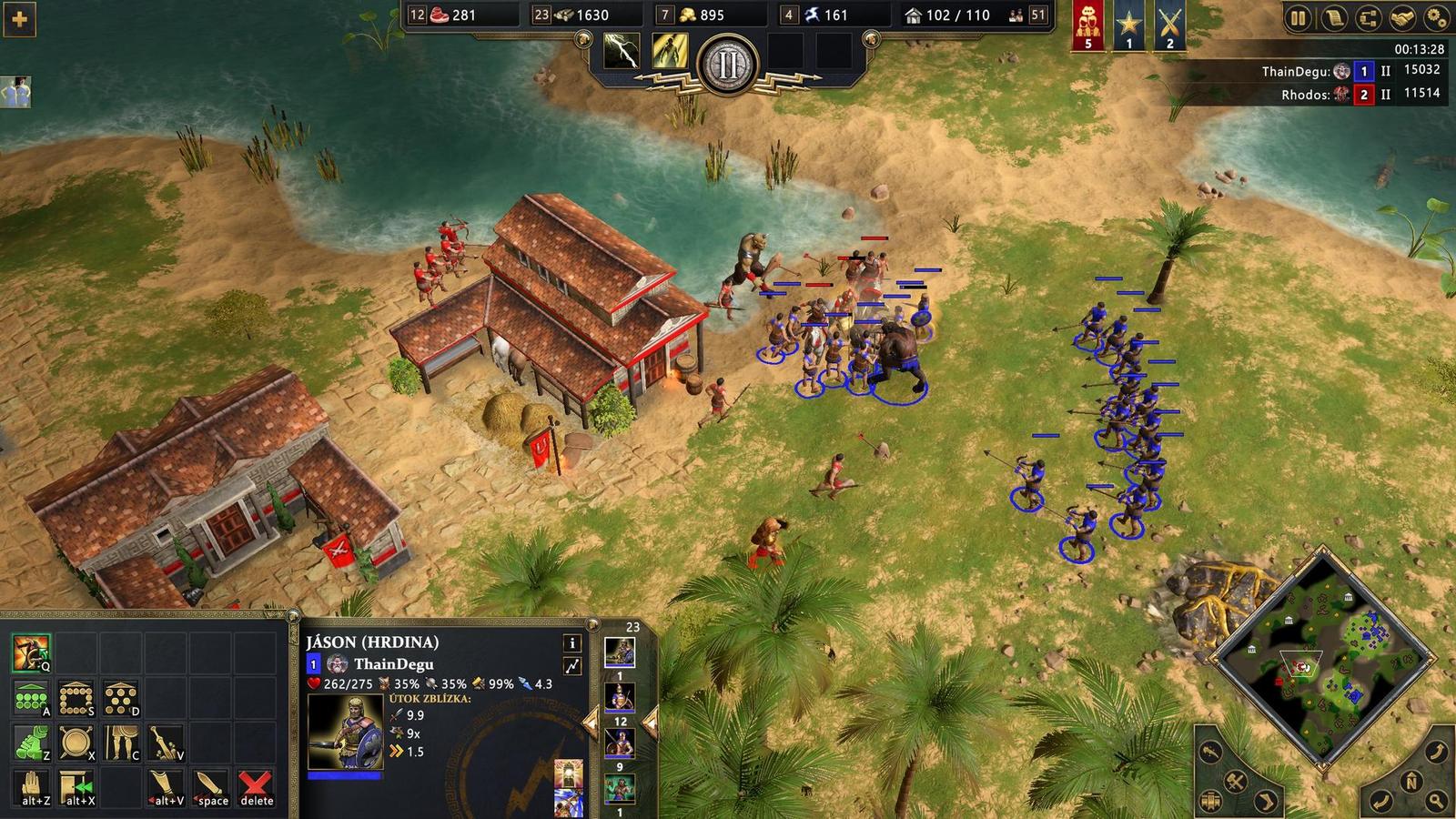Screen dimensions: 1456x819
Task: Select the military flare icon beside minimap
Action: [1235, 781]
